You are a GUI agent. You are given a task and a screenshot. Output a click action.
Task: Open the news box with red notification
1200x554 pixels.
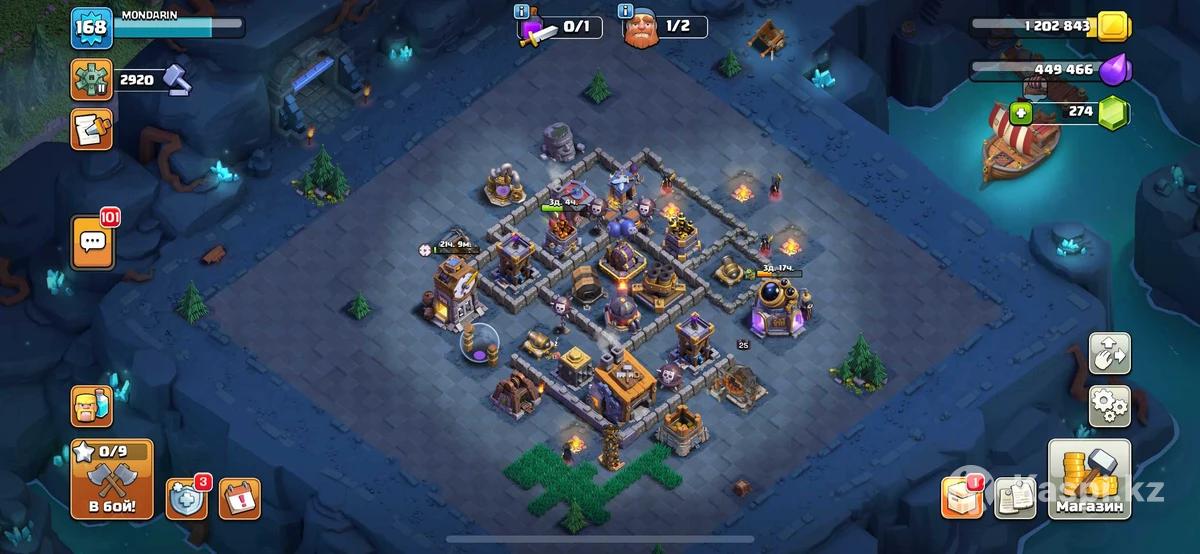(961, 498)
